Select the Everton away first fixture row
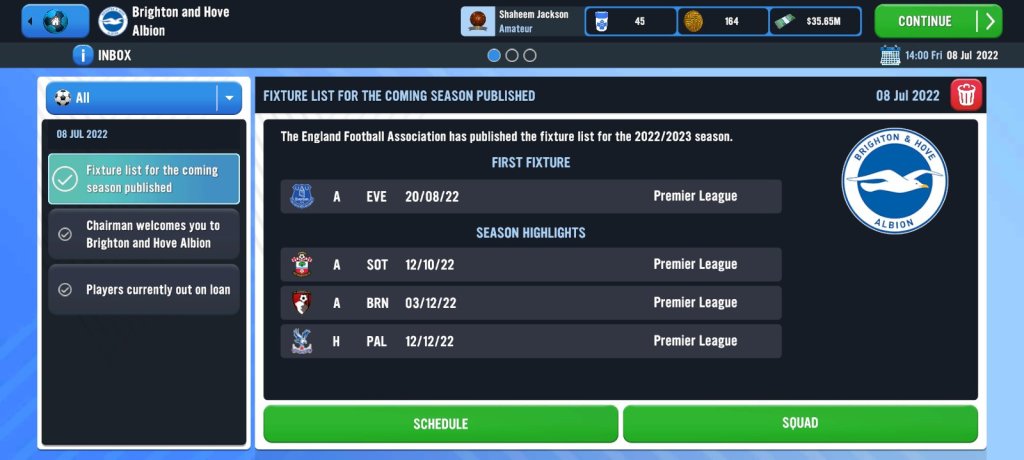The image size is (1024, 460). pos(531,196)
